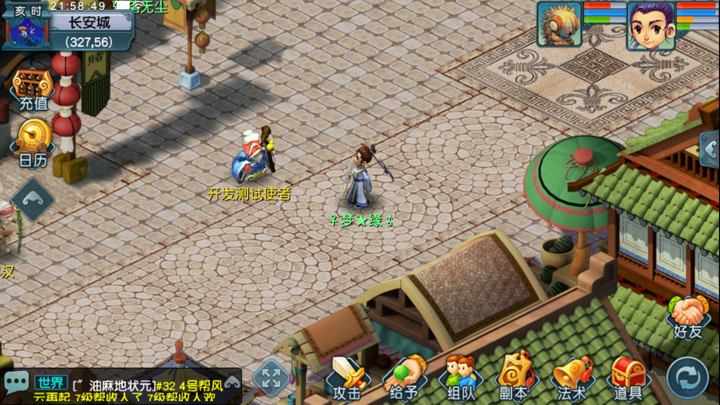Select the 世界 chat channel tab
This screenshot has width=720, height=405.
pos(50,382)
